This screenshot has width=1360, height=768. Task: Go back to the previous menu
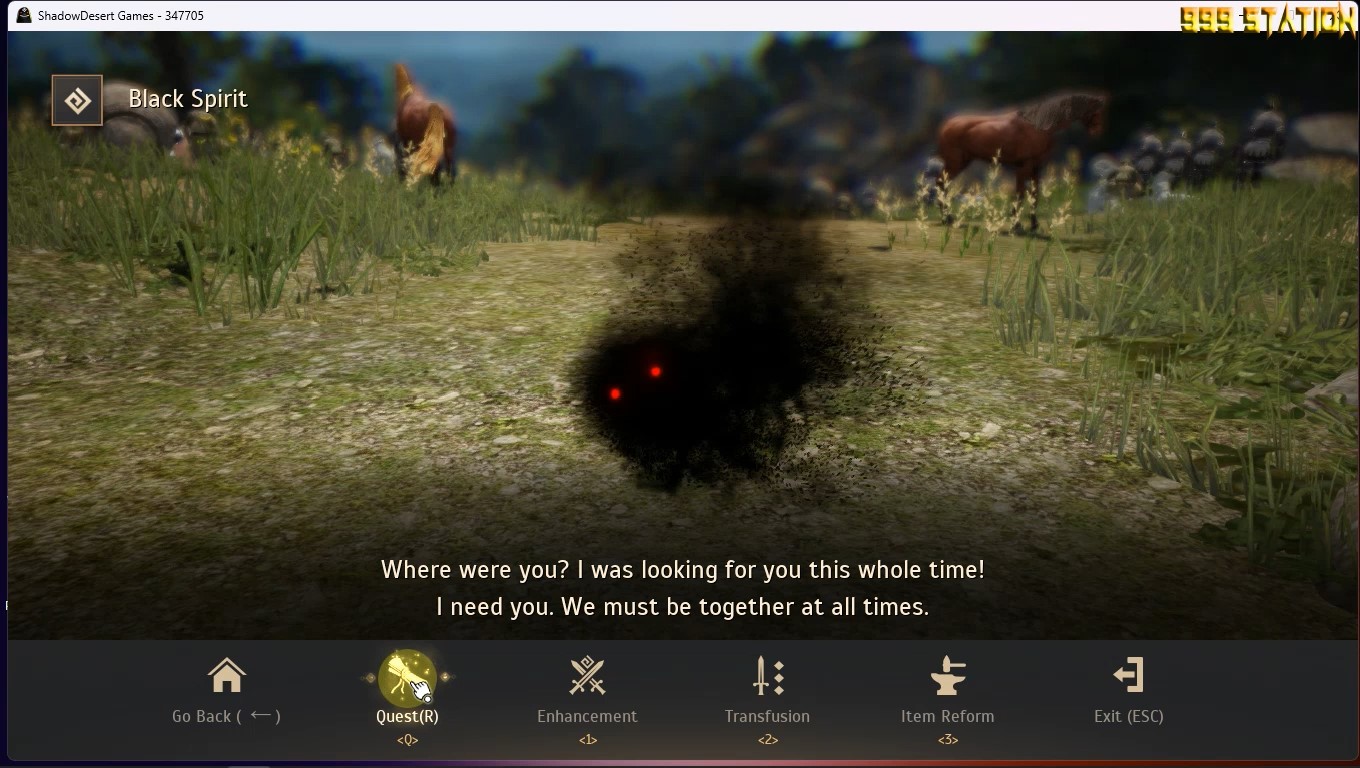point(226,690)
